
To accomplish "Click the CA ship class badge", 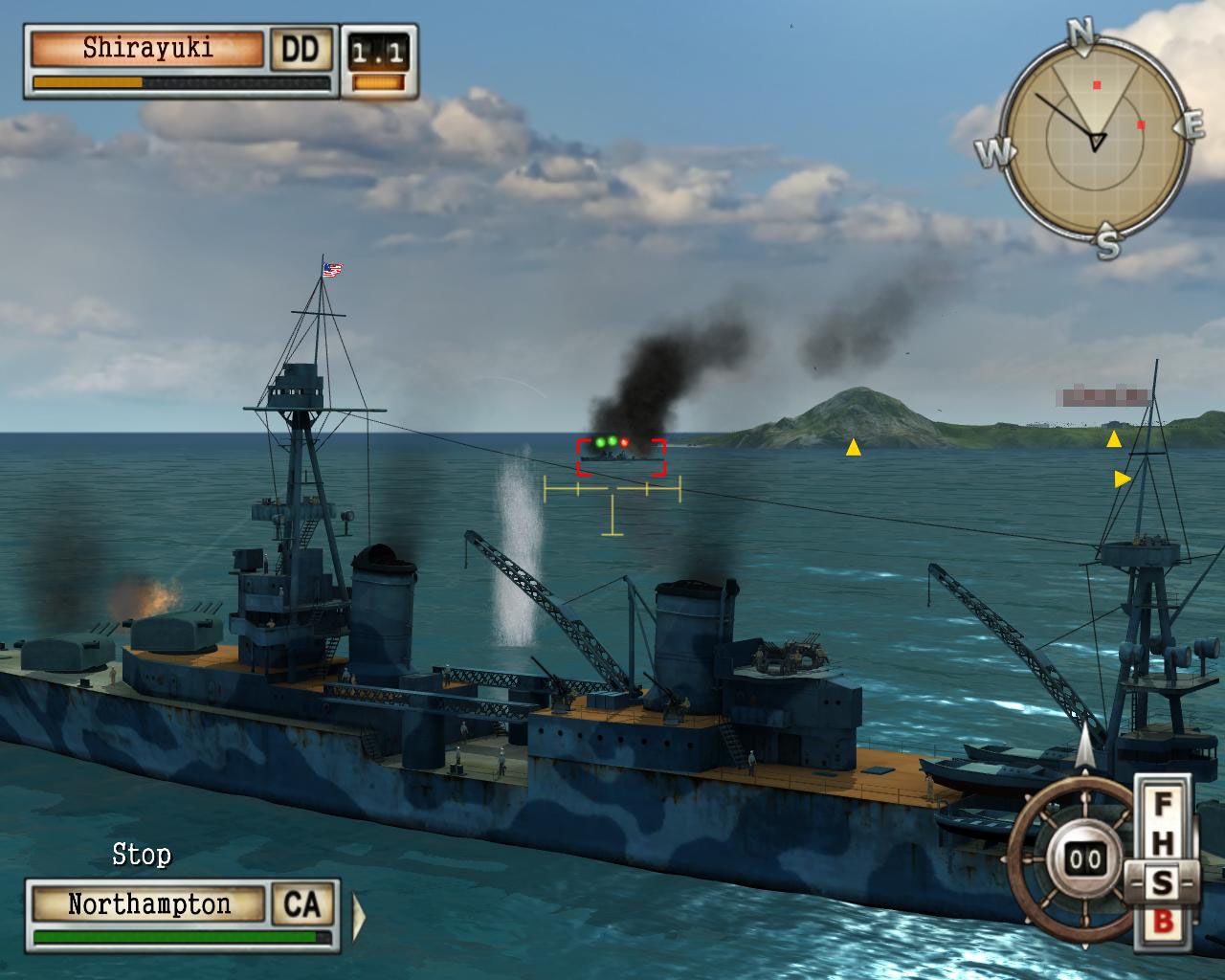I will 303,904.
